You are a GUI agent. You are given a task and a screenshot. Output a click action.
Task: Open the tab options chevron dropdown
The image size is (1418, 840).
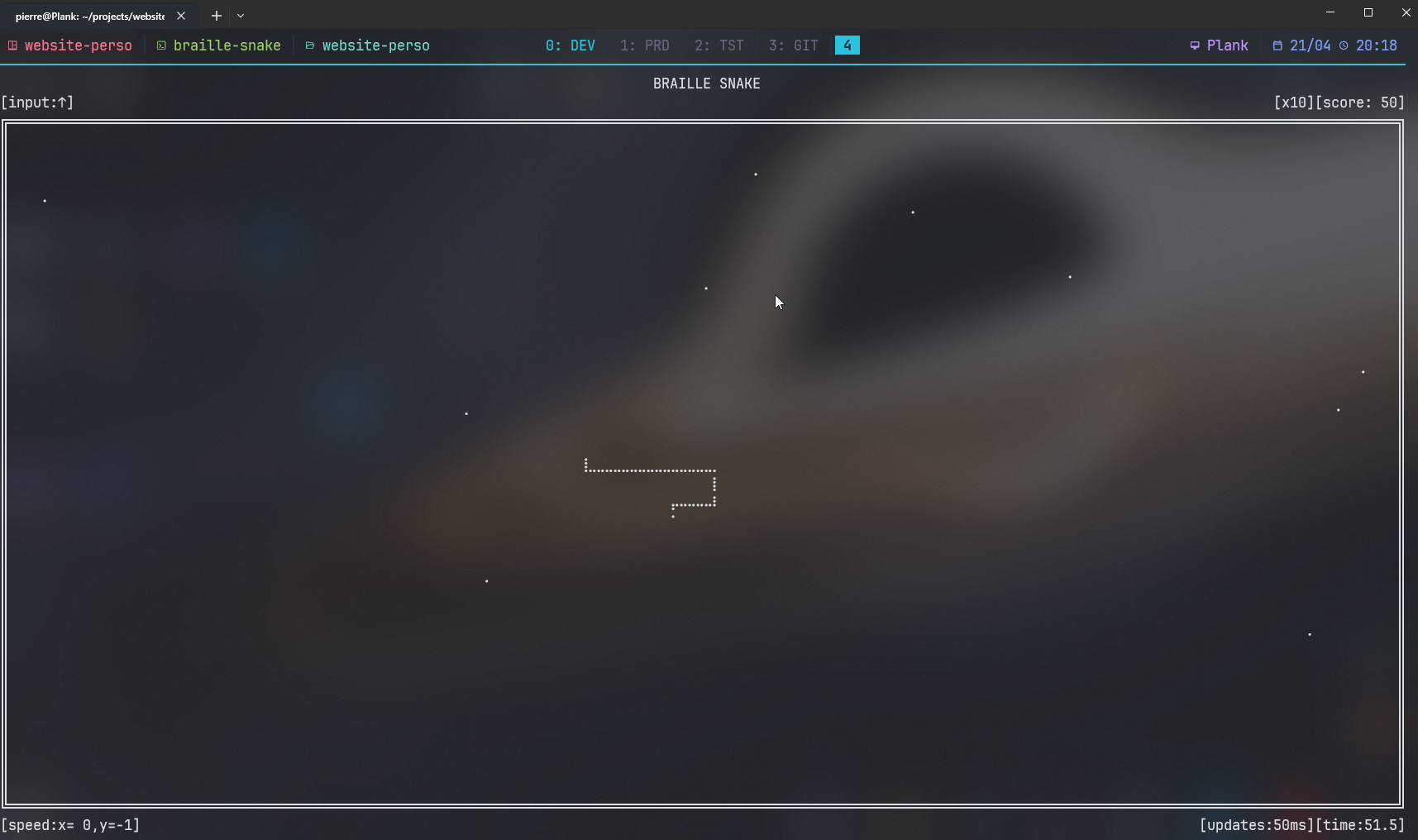tap(241, 15)
